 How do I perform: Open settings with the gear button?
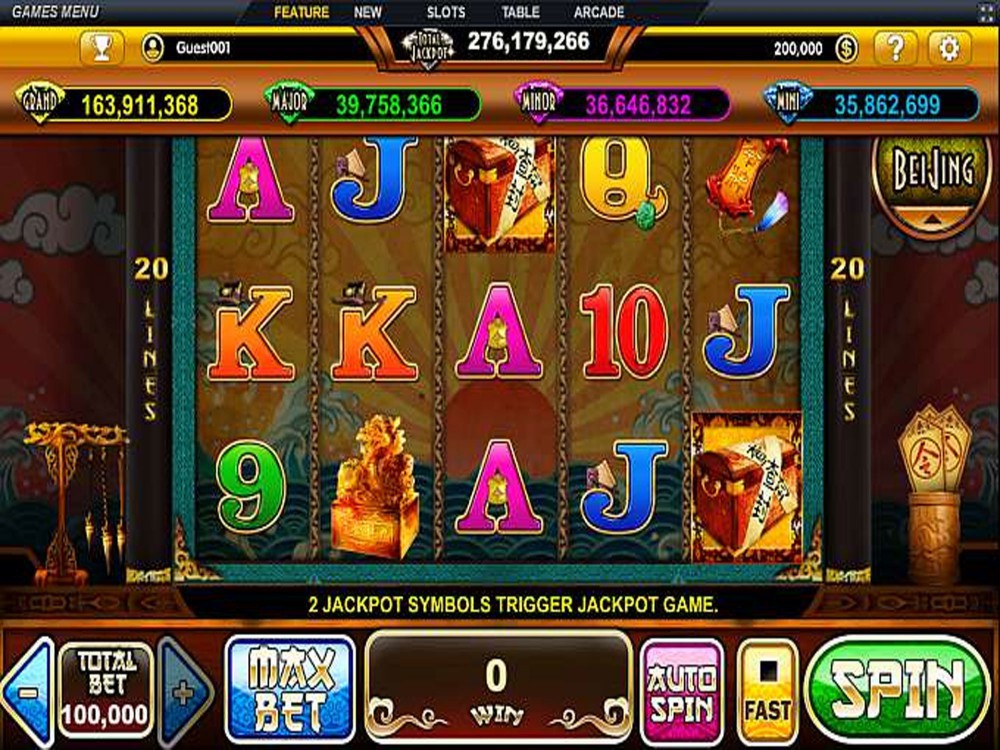(948, 47)
